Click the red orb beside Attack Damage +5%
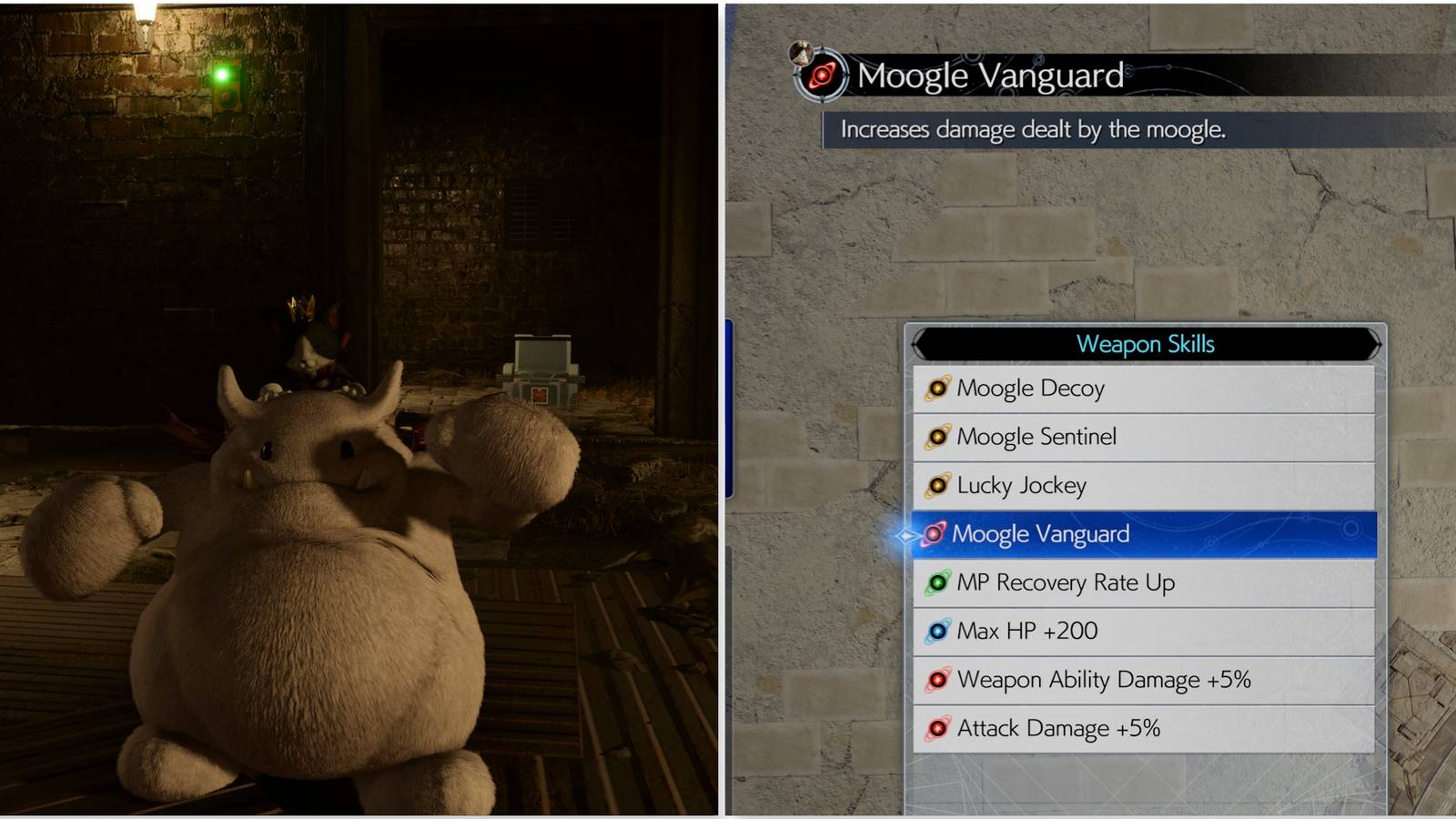The width and height of the screenshot is (1456, 819). click(x=939, y=728)
